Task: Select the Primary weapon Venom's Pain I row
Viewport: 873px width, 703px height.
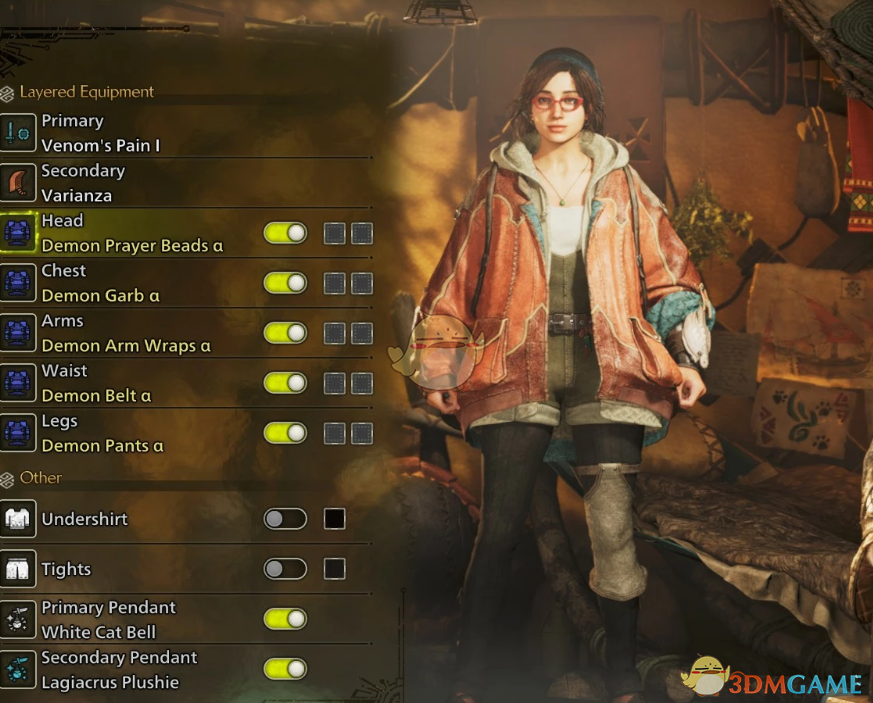Action: coord(100,133)
